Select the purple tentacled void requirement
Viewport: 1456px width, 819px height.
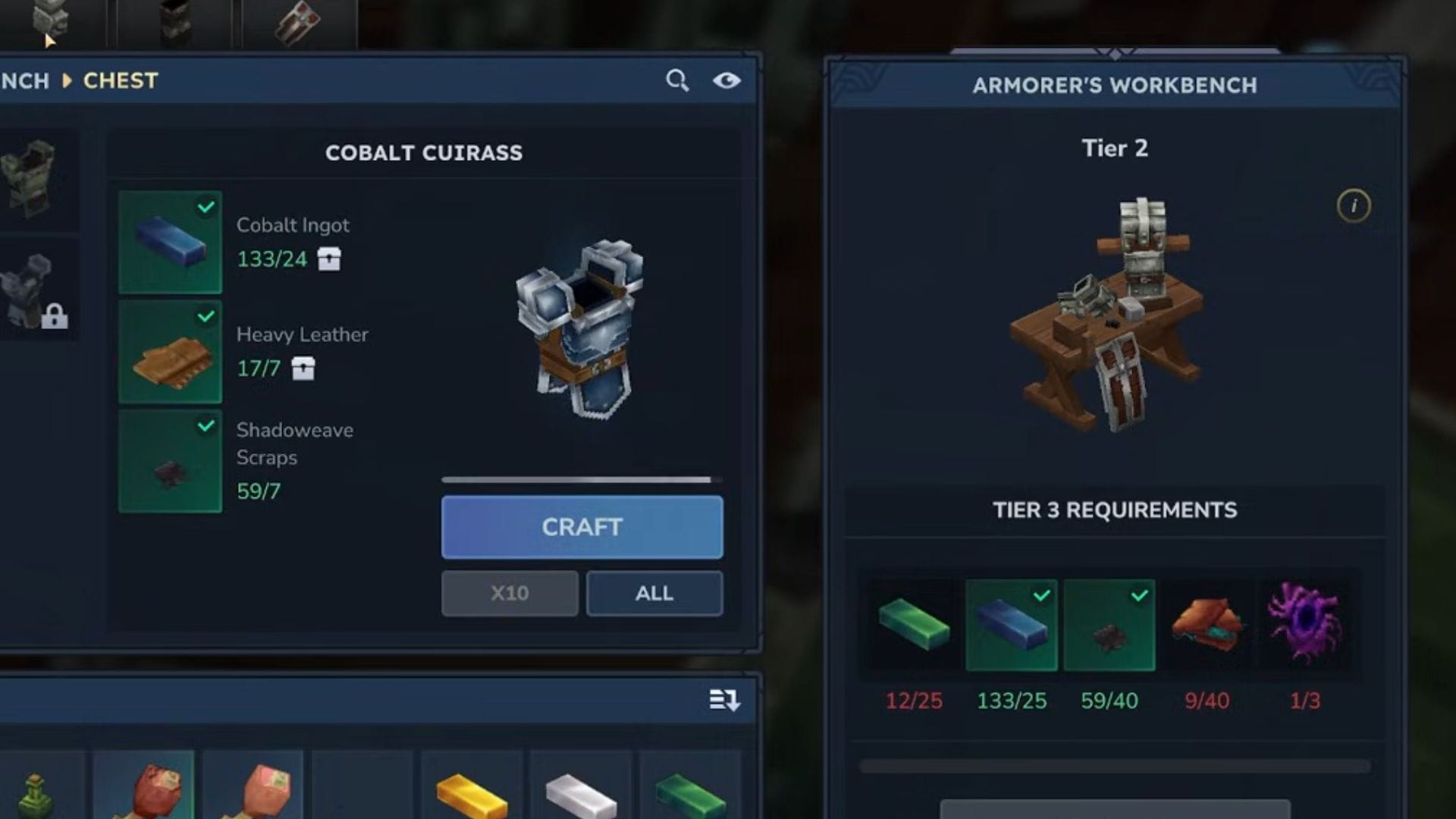pos(1304,625)
